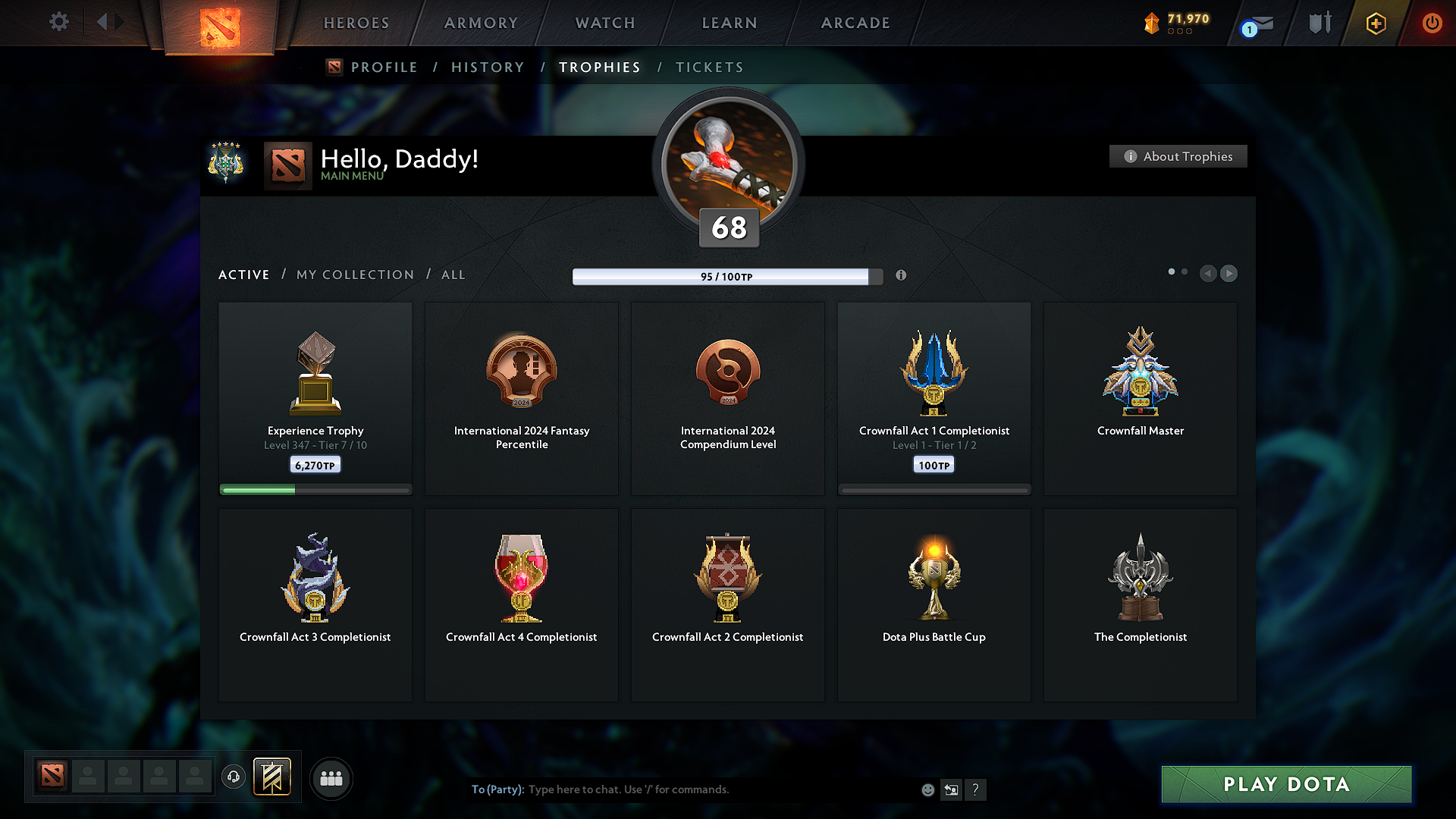
Task: Open the friends list icon
Action: point(331,778)
